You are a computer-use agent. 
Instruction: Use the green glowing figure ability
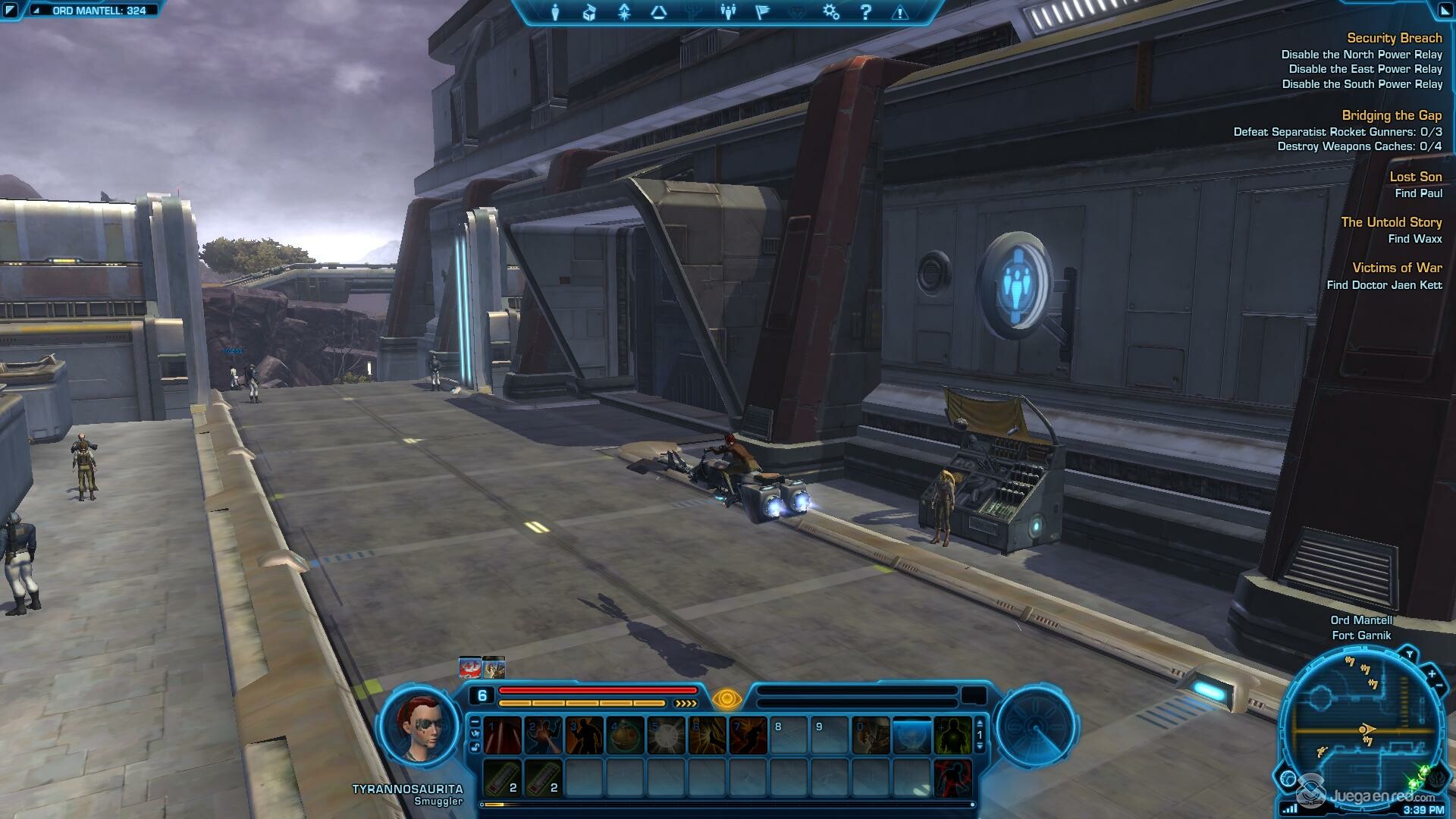click(x=952, y=736)
